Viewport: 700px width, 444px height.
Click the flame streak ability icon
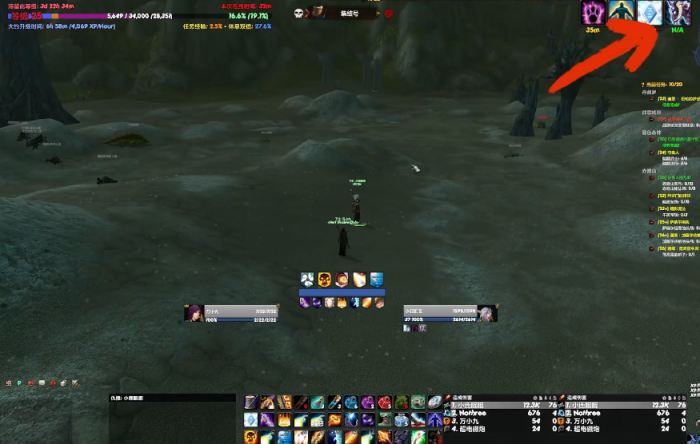[359, 279]
